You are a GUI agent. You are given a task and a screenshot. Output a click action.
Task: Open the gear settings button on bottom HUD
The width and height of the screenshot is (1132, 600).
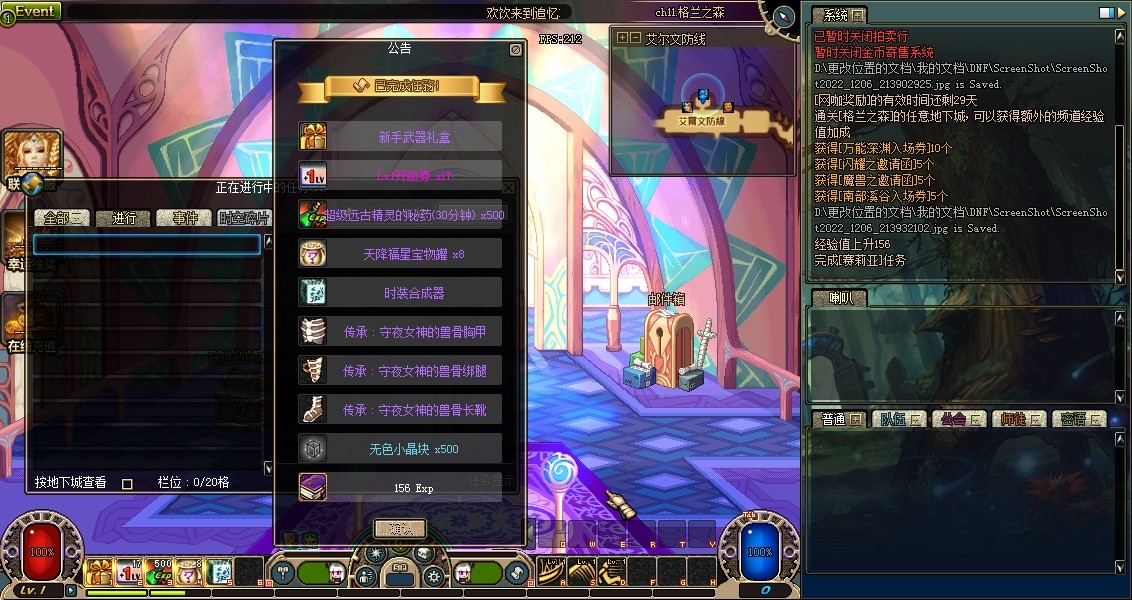pyautogui.click(x=434, y=577)
